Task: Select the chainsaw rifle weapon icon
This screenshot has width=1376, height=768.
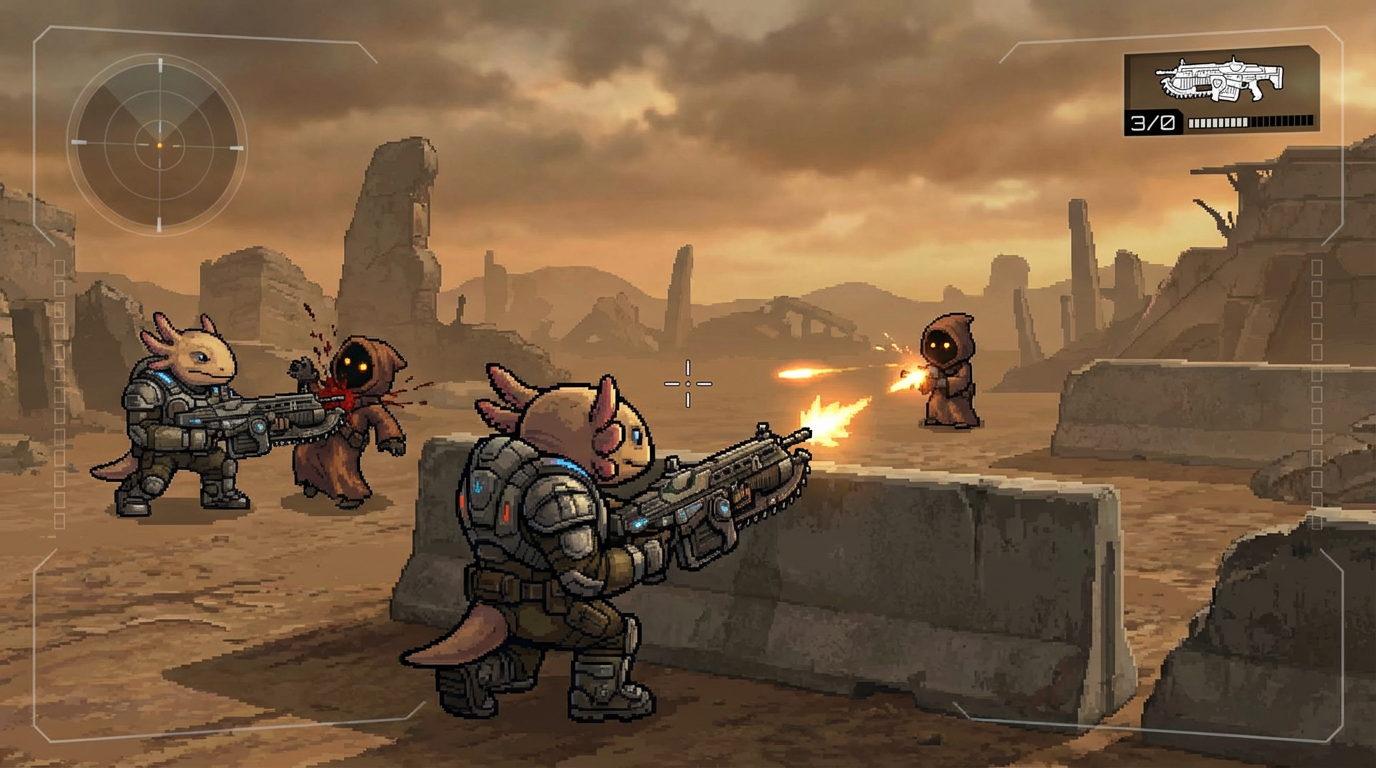Action: pyautogui.click(x=1218, y=79)
